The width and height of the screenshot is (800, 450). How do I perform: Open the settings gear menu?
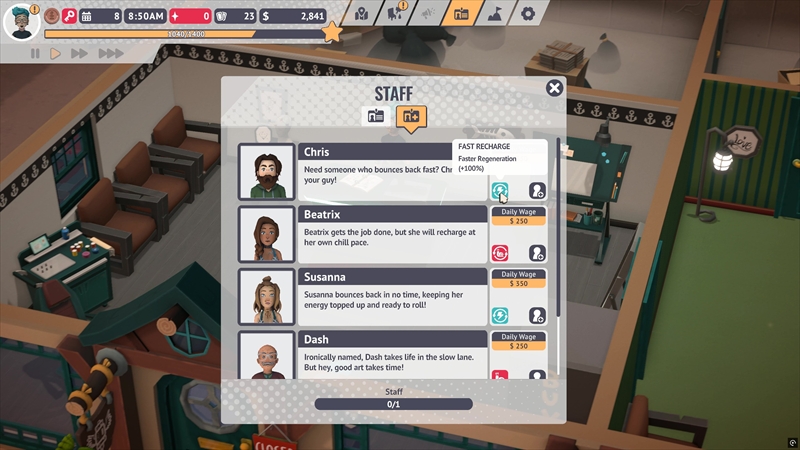[x=528, y=14]
